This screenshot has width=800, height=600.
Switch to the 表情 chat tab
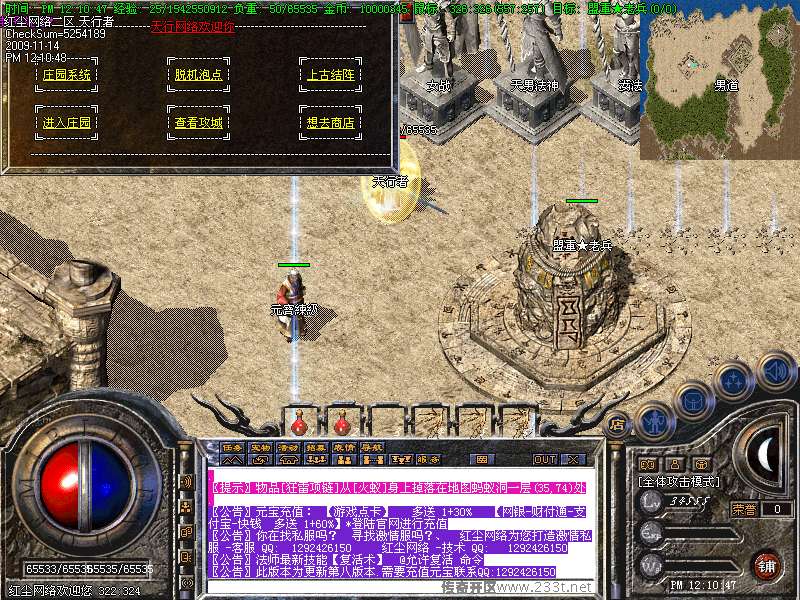click(344, 447)
